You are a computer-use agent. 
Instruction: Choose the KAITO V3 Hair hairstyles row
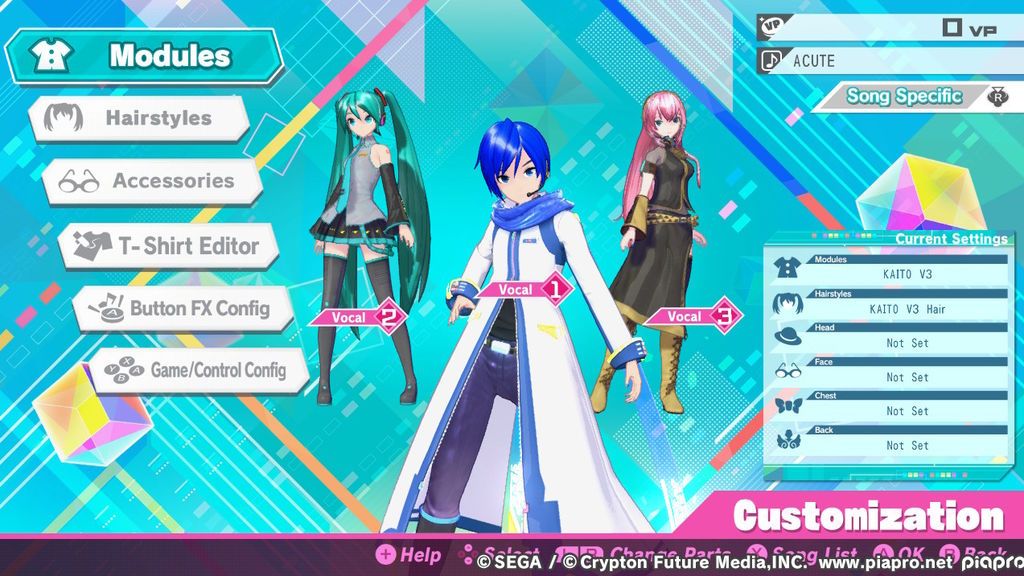click(x=890, y=303)
